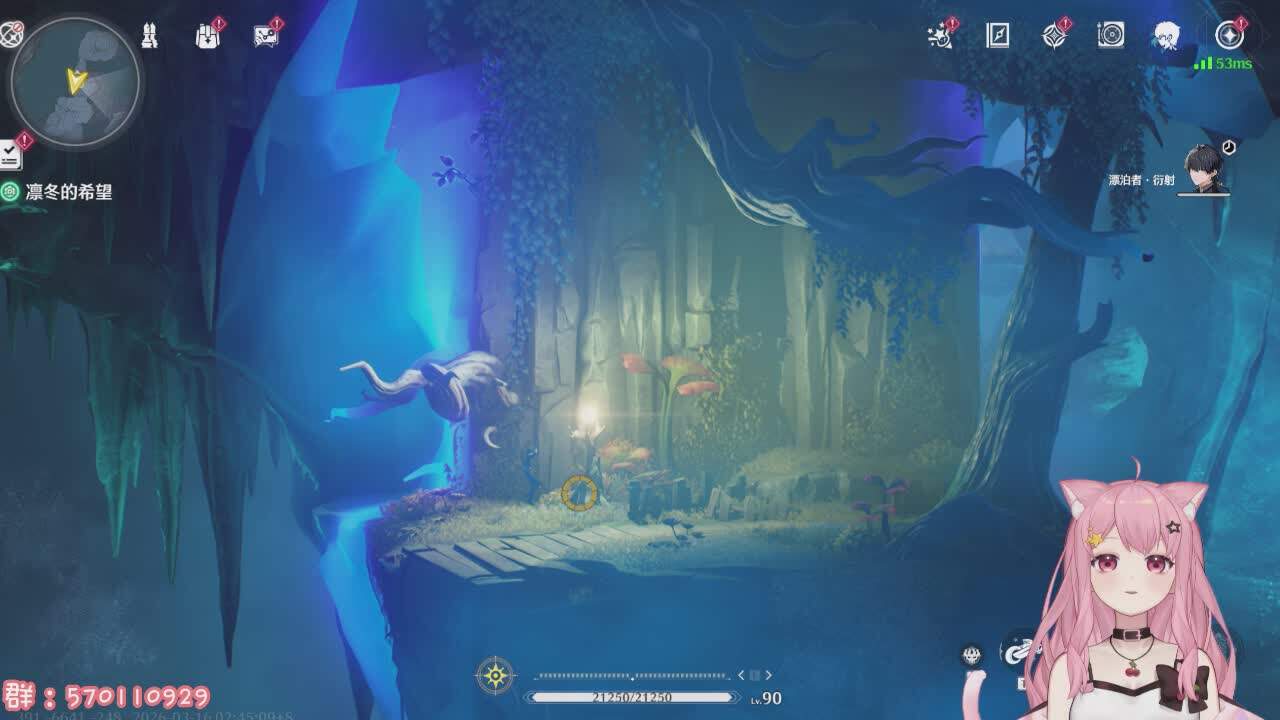Select the tracked quest 凛冬的希望
The height and width of the screenshot is (720, 1280).
[68, 192]
